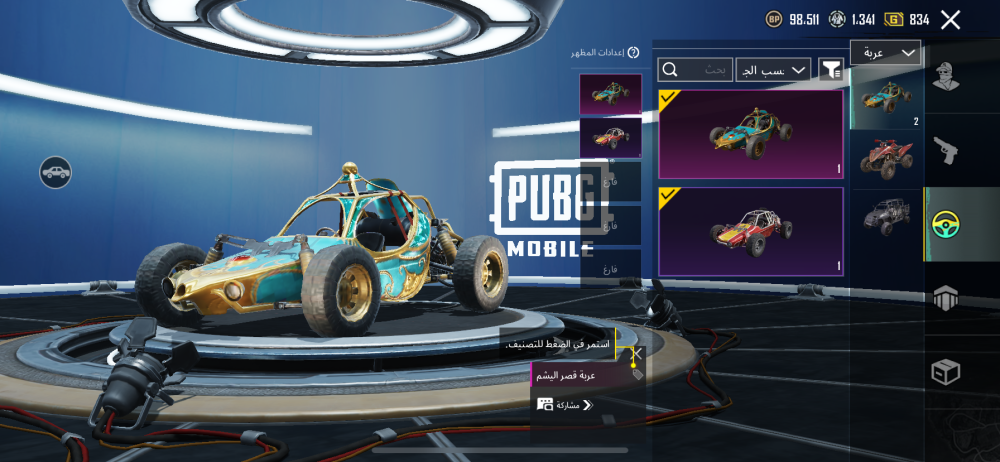Click the share button below the skin name
The image size is (1000, 462).
(x=566, y=404)
